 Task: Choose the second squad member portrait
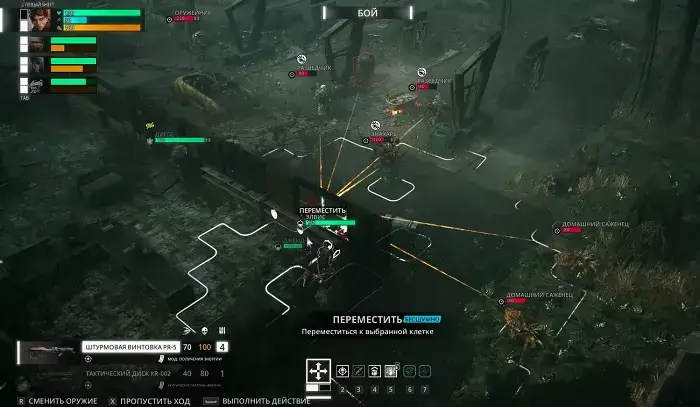[x=35, y=45]
